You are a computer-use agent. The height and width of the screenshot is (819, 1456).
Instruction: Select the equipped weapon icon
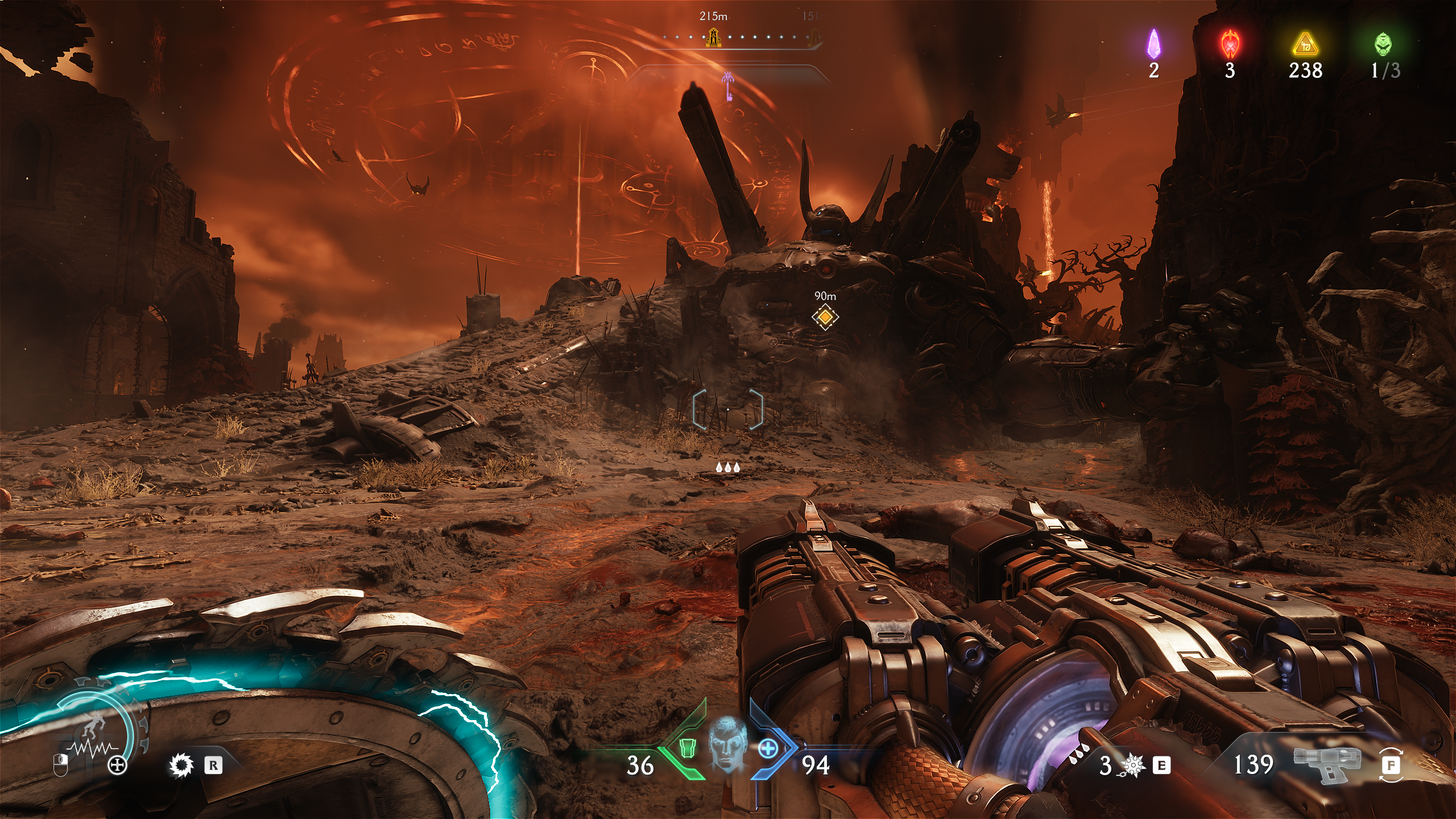tap(1327, 764)
